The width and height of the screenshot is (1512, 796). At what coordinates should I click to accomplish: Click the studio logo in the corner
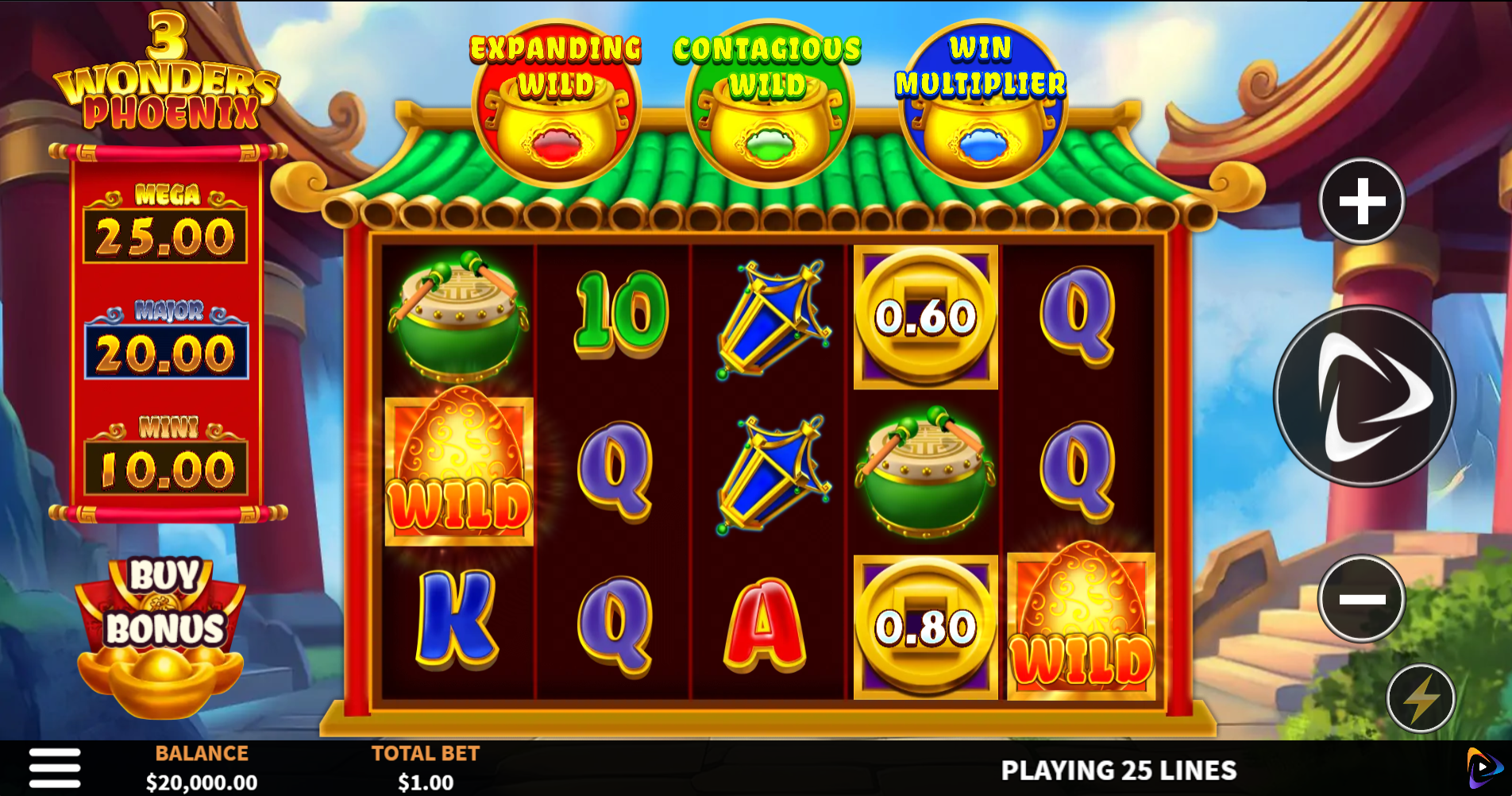(1482, 767)
